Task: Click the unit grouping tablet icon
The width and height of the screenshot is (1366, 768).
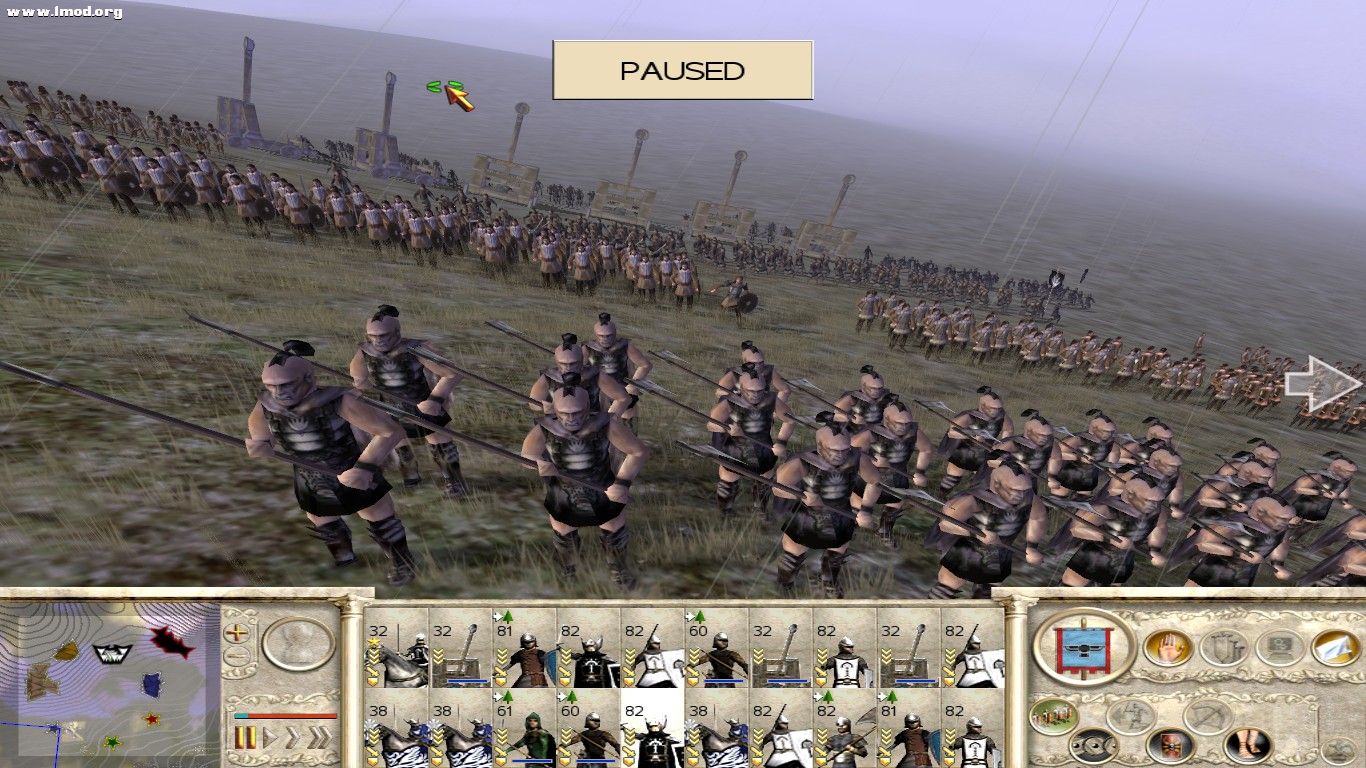Action: tap(1281, 645)
